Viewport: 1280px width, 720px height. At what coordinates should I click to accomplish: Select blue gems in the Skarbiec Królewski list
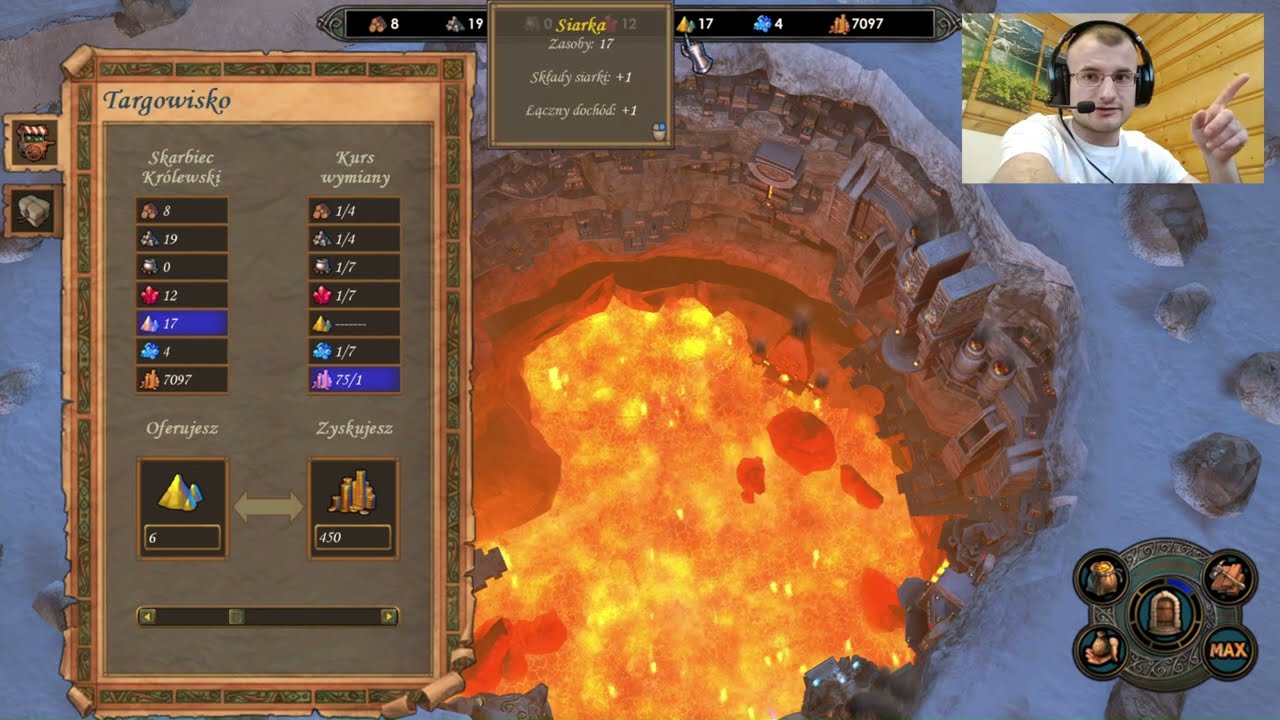coord(181,351)
